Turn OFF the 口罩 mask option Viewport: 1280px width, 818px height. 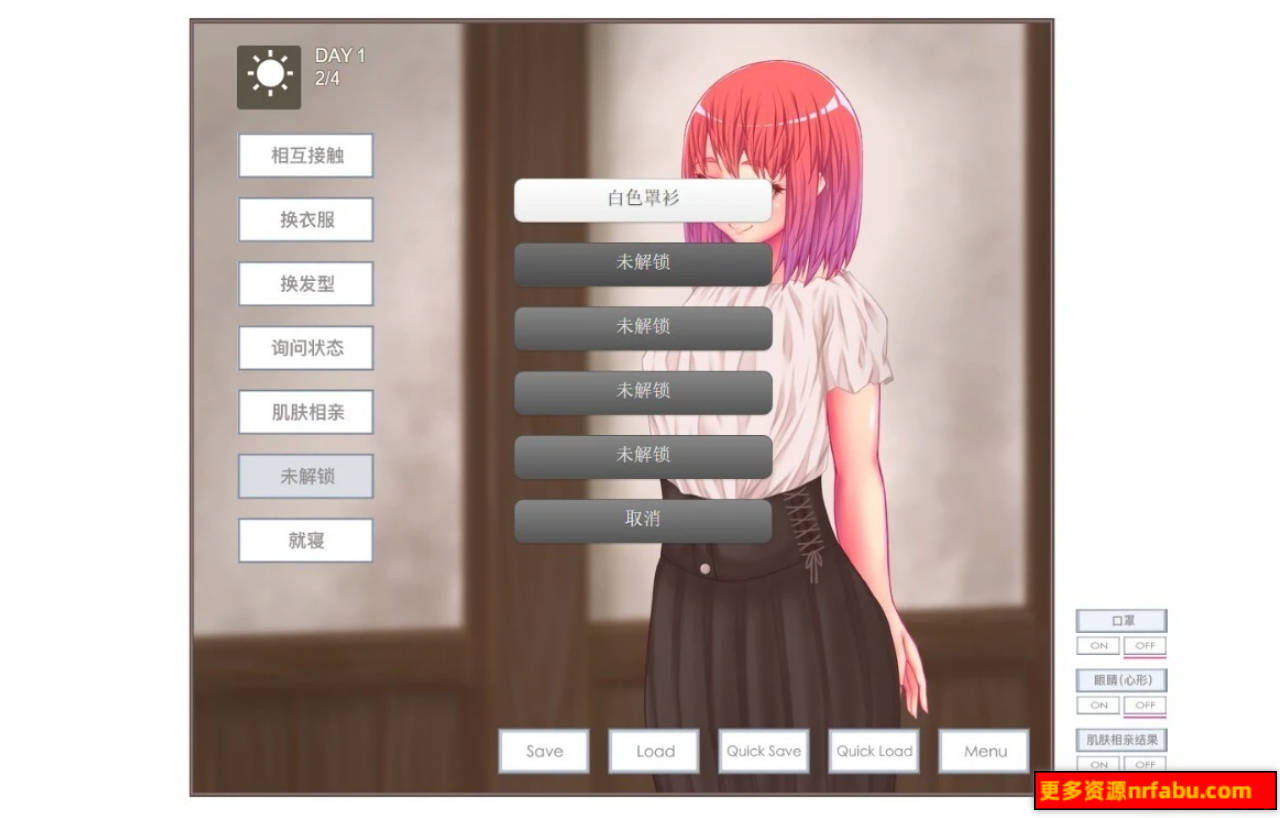click(x=1145, y=647)
